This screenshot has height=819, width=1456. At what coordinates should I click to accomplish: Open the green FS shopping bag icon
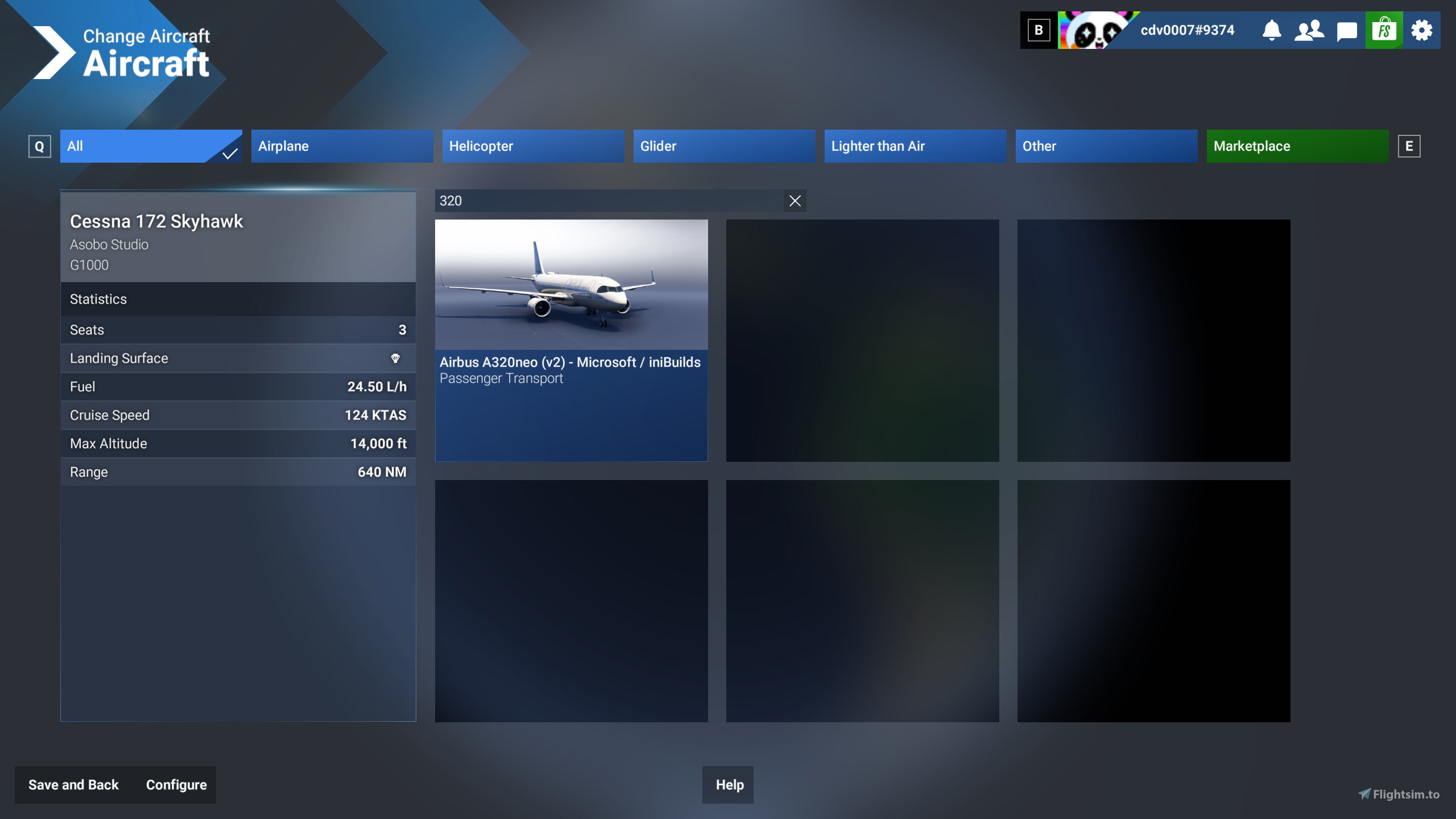[1384, 30]
